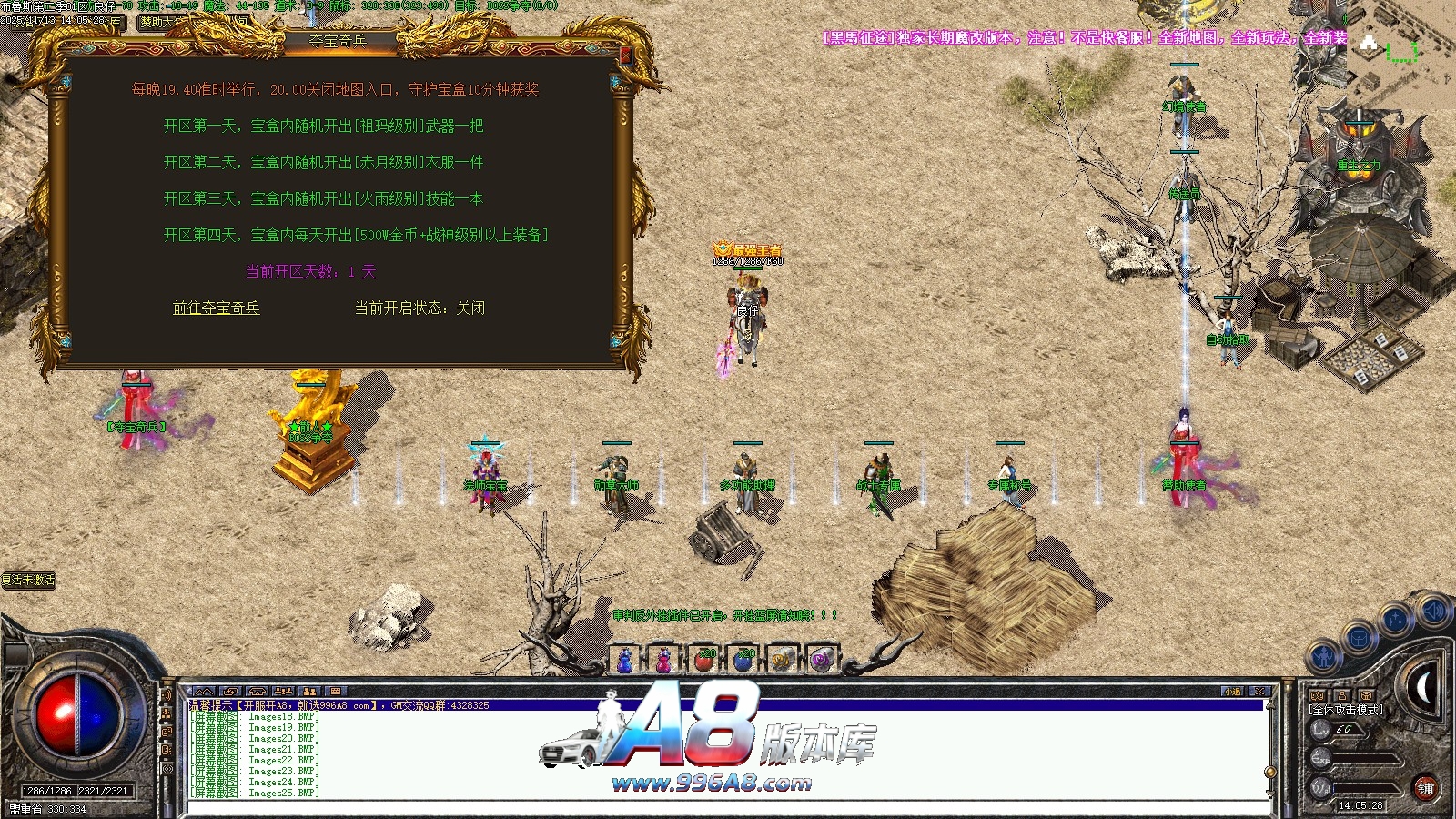Use the purple swirl scroll hotbar slot

(821, 660)
